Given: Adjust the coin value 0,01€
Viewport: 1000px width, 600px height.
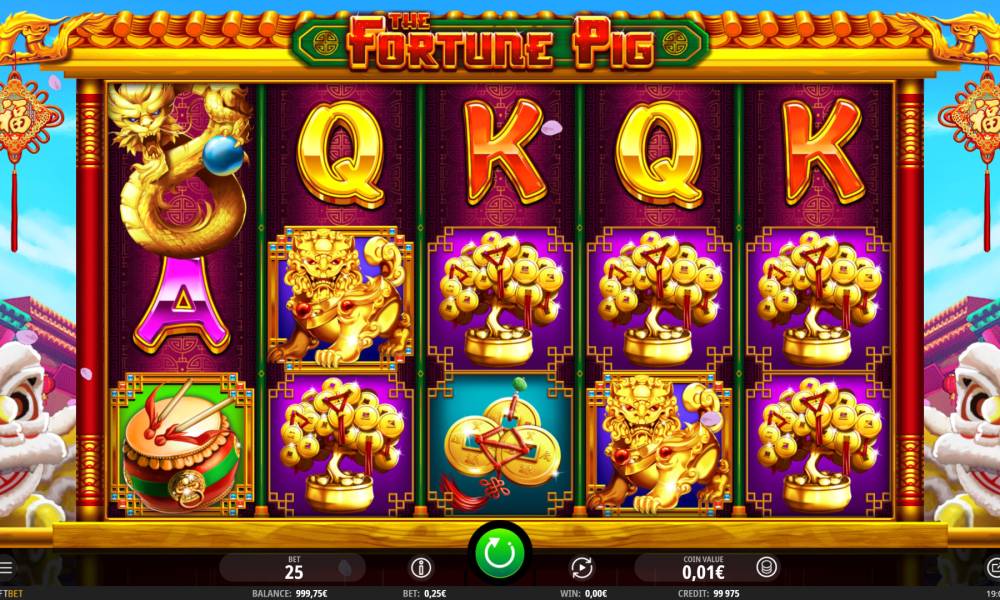Looking at the screenshot, I should tap(706, 568).
